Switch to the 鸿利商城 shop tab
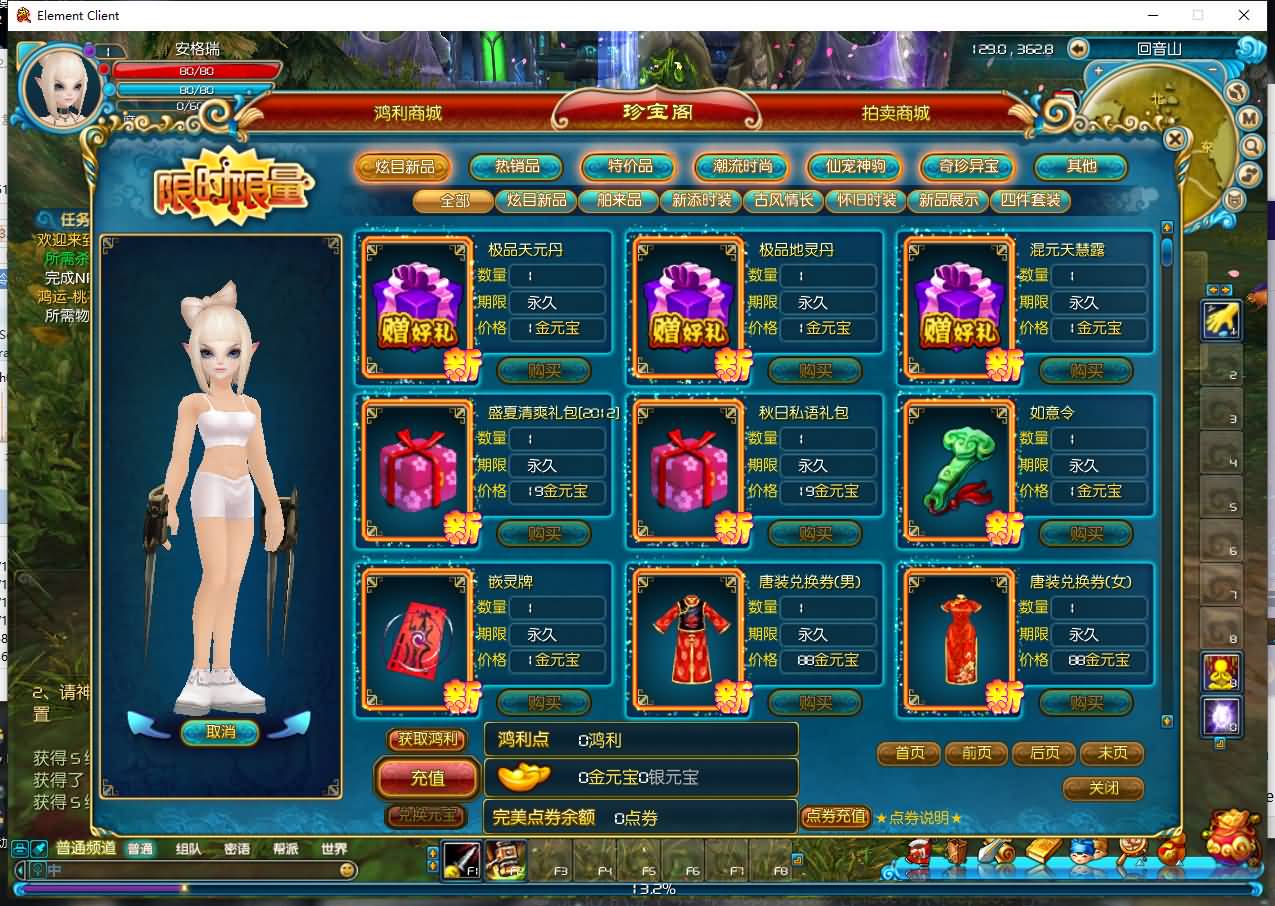 pos(407,113)
